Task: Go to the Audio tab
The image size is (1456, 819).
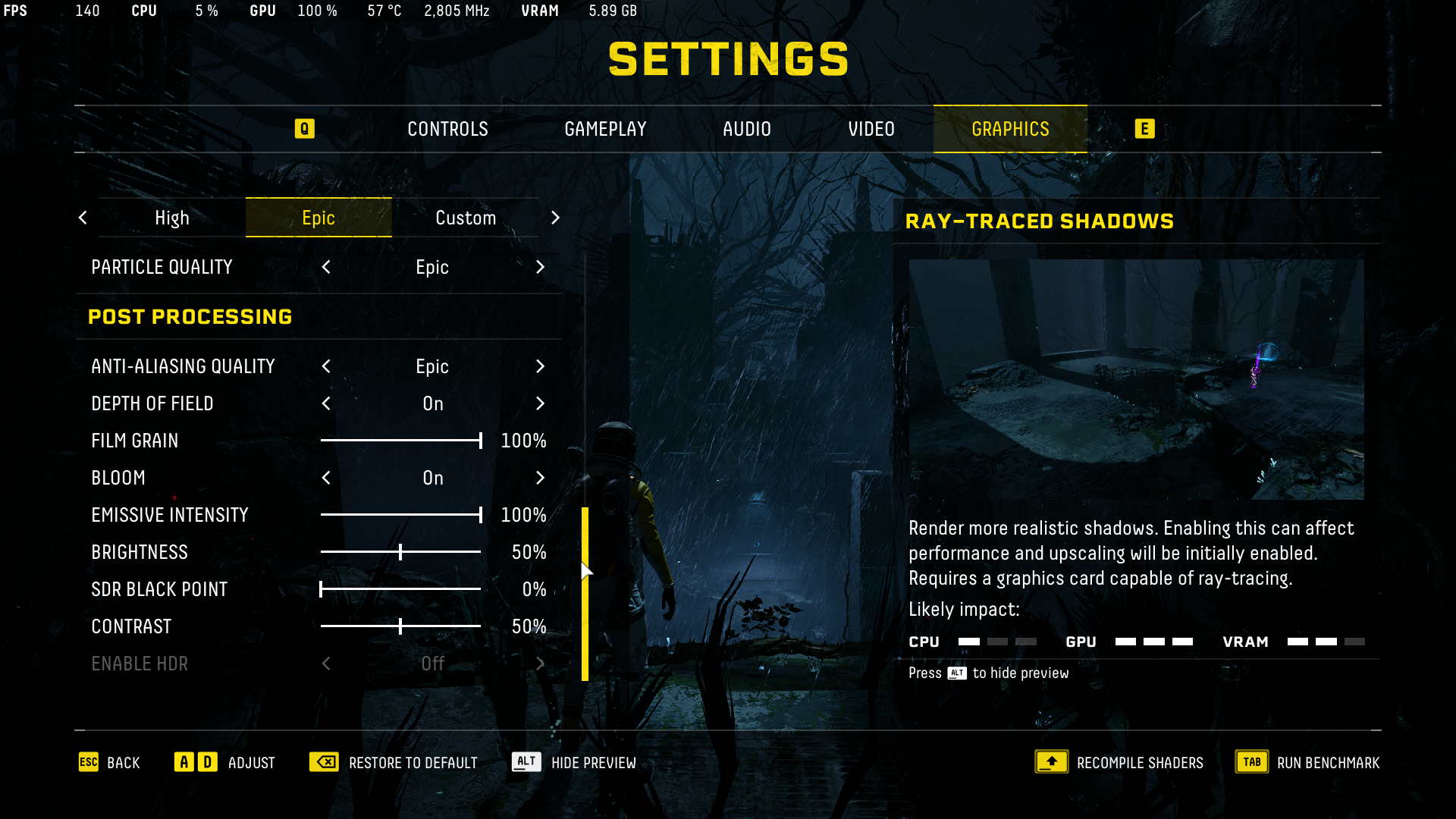Action: [x=746, y=129]
